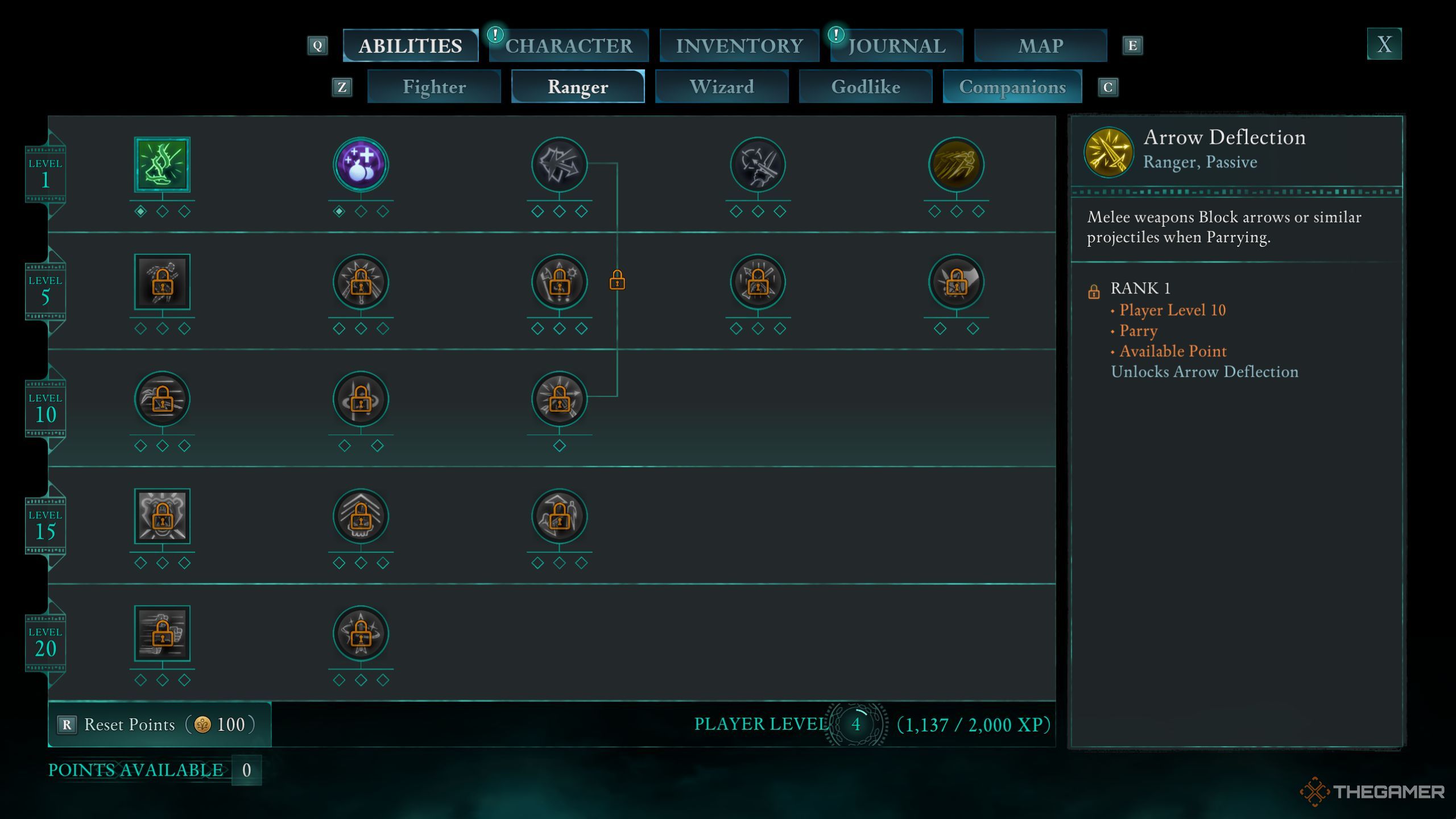
Task: Select the golden running figure ability
Action: pos(955,164)
